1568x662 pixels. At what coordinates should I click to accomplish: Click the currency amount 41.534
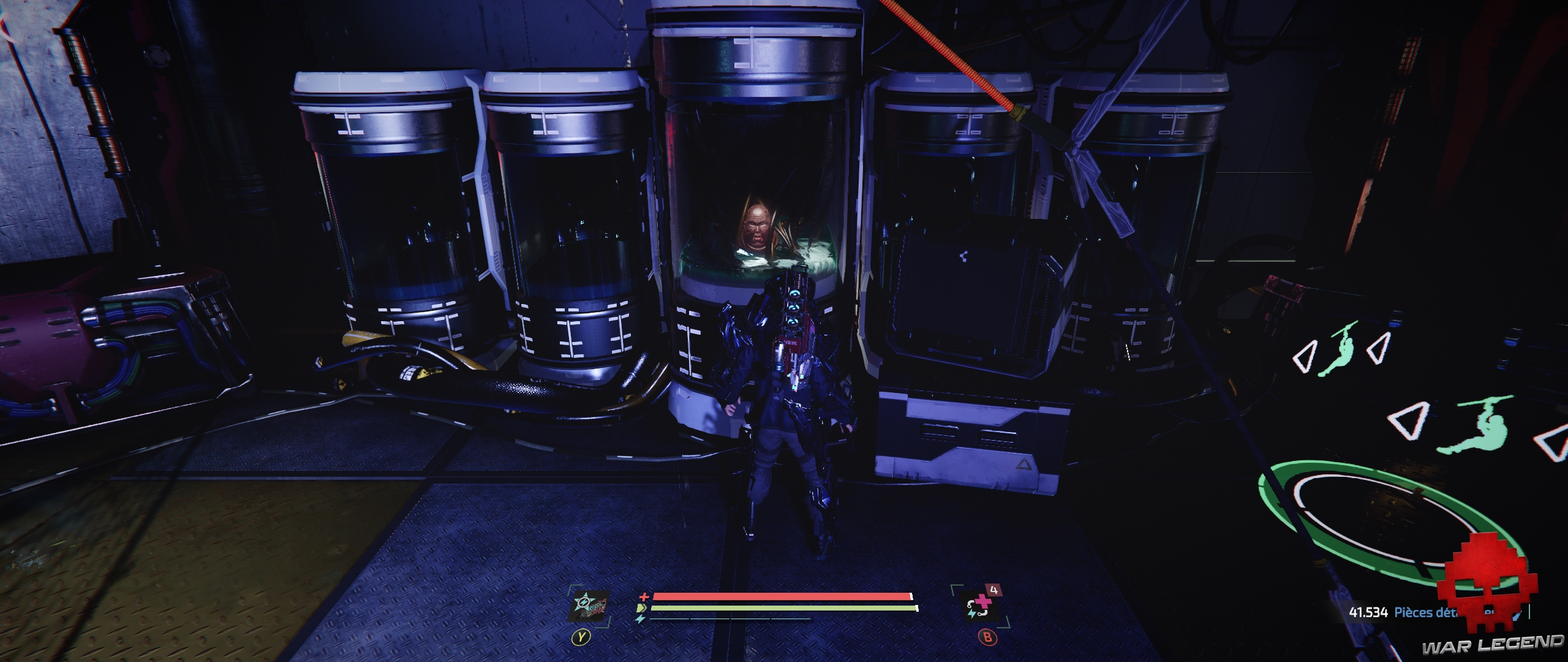click(x=1368, y=611)
